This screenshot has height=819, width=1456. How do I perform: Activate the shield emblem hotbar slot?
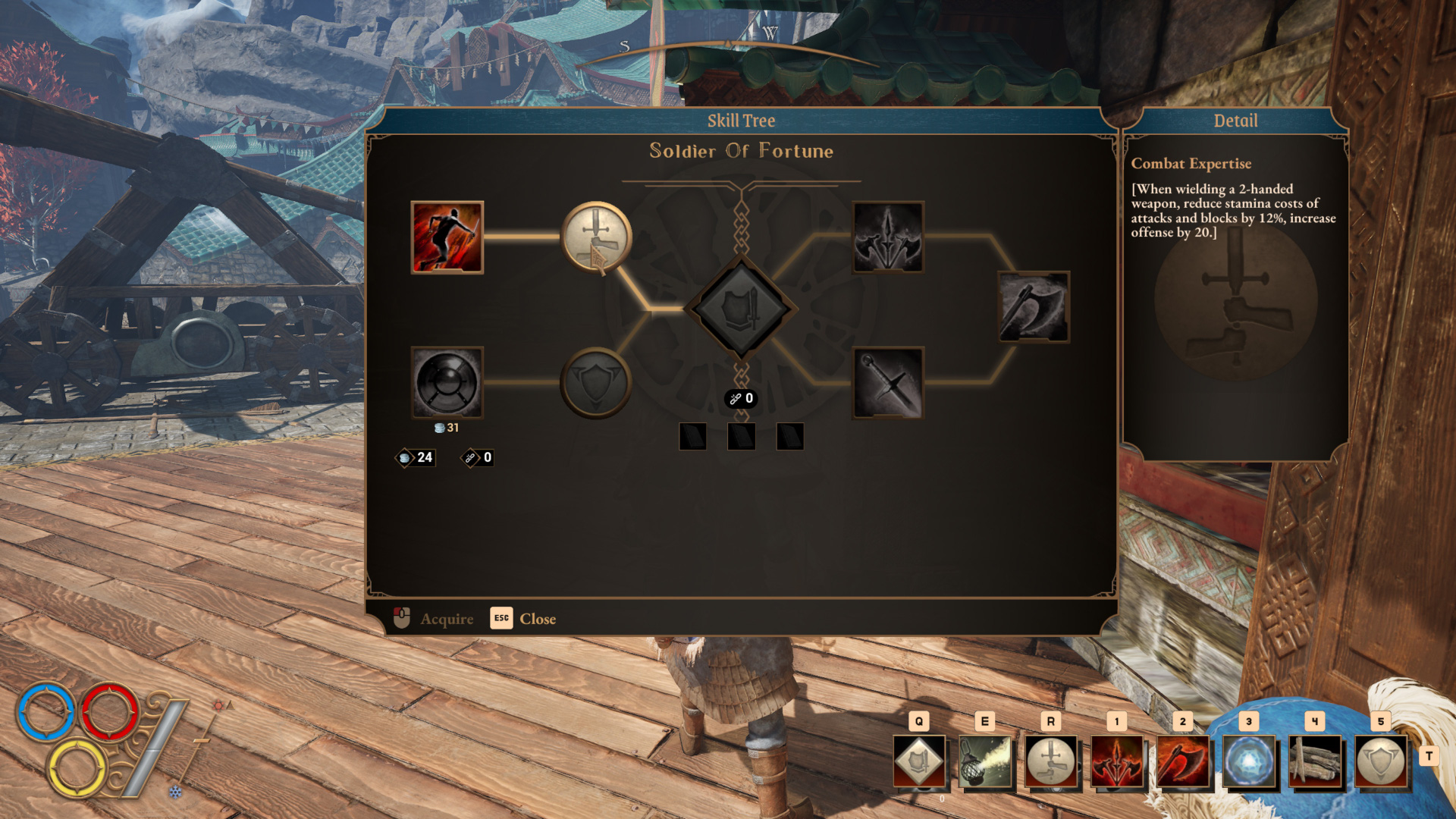(x=1381, y=761)
